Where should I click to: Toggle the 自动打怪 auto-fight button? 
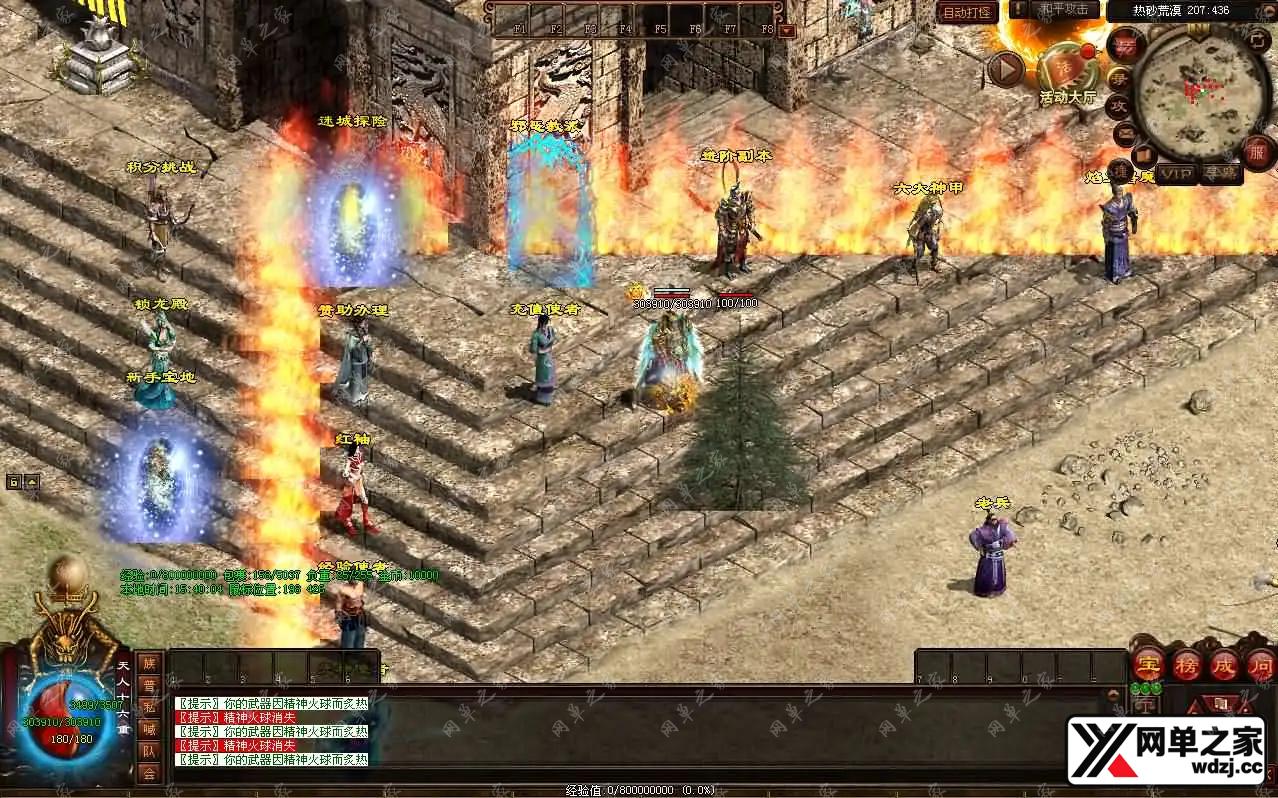pos(968,12)
